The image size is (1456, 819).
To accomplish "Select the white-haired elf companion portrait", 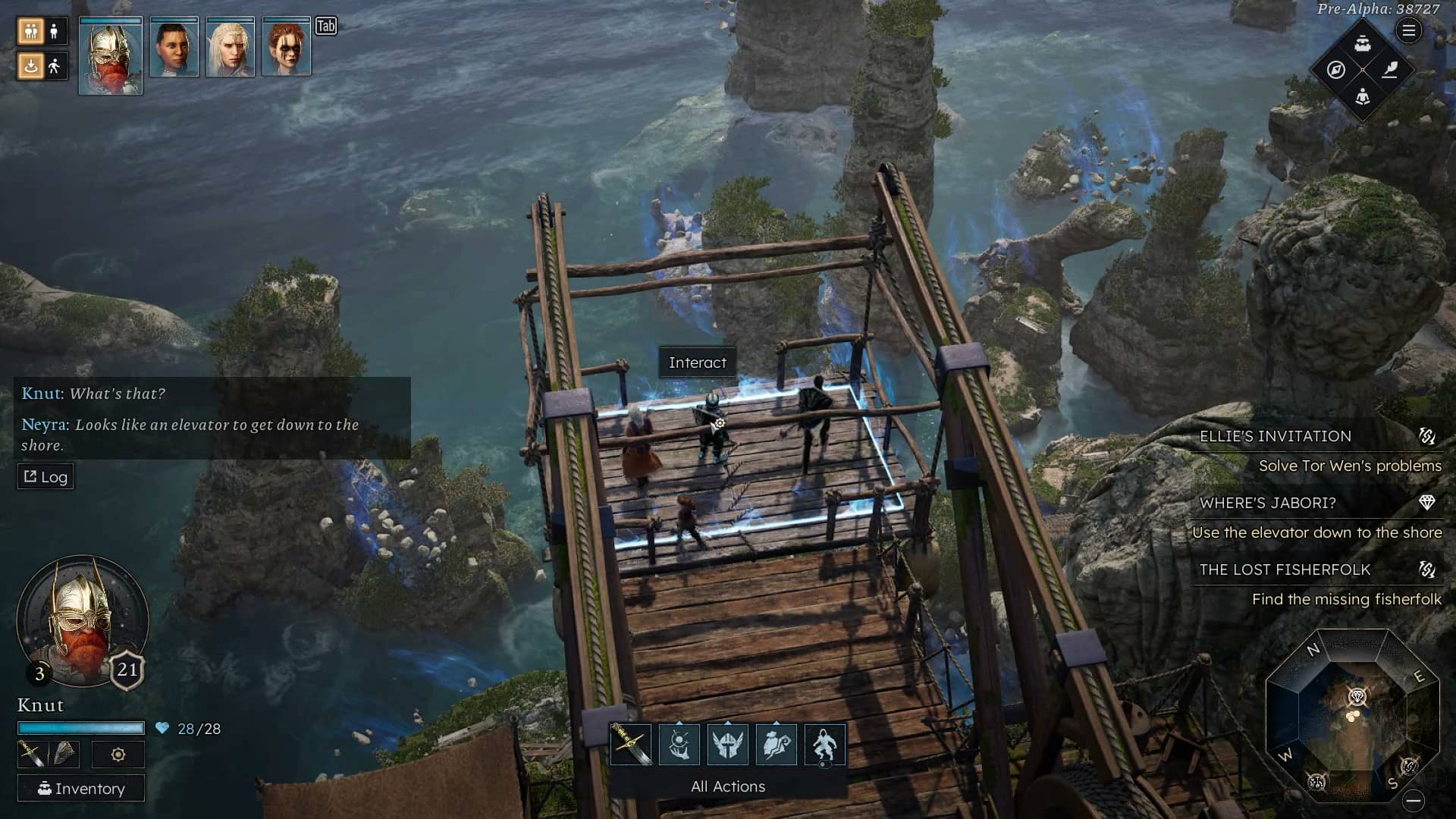I will click(230, 48).
